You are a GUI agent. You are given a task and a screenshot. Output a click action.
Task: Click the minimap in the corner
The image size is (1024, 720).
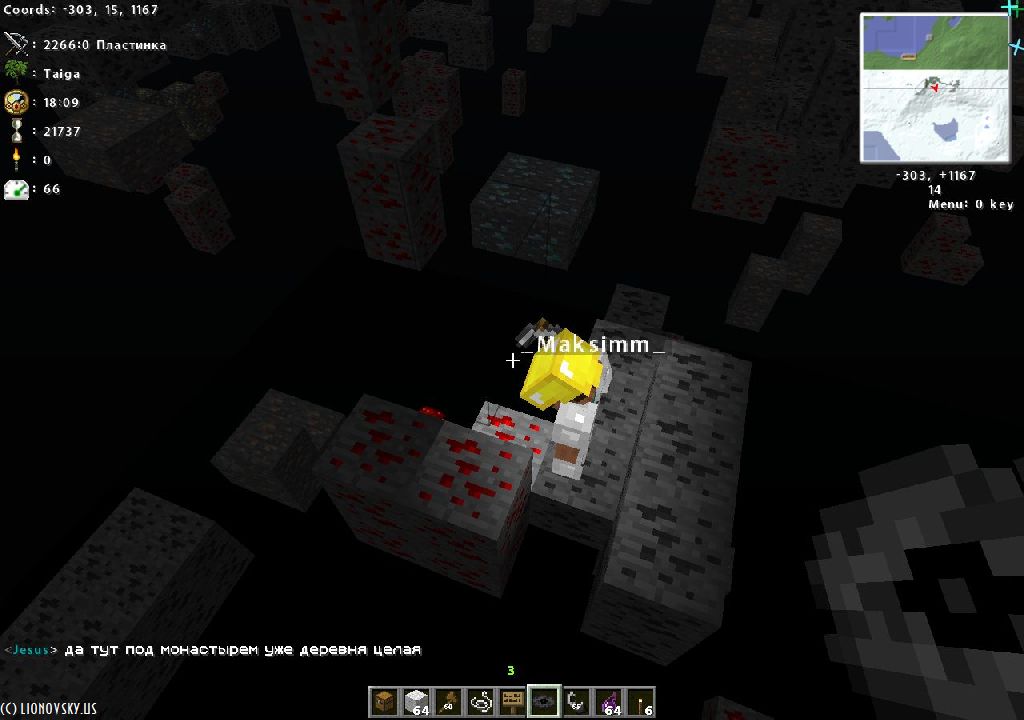[x=934, y=88]
